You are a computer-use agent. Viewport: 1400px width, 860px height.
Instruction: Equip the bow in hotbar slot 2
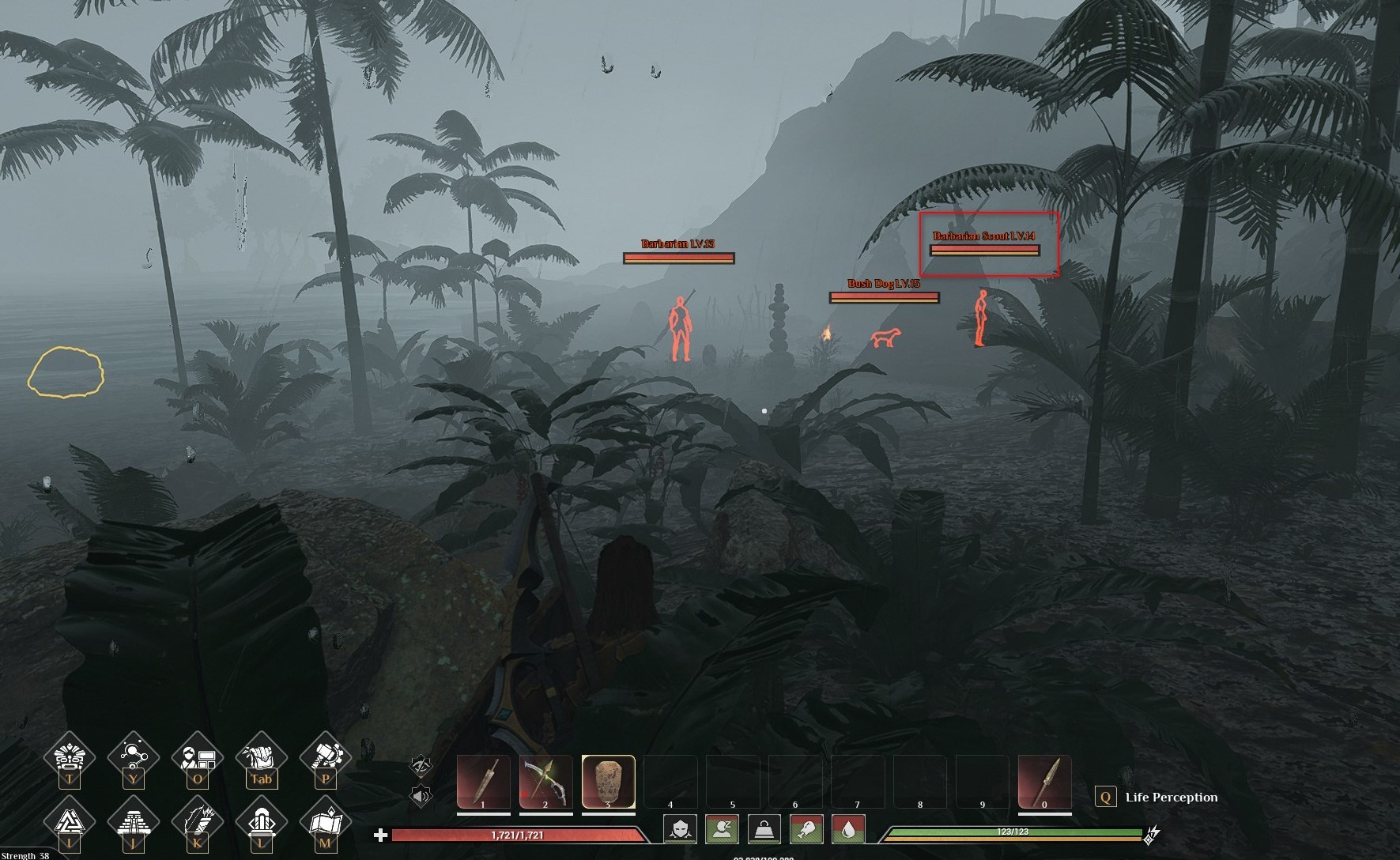coord(545,782)
